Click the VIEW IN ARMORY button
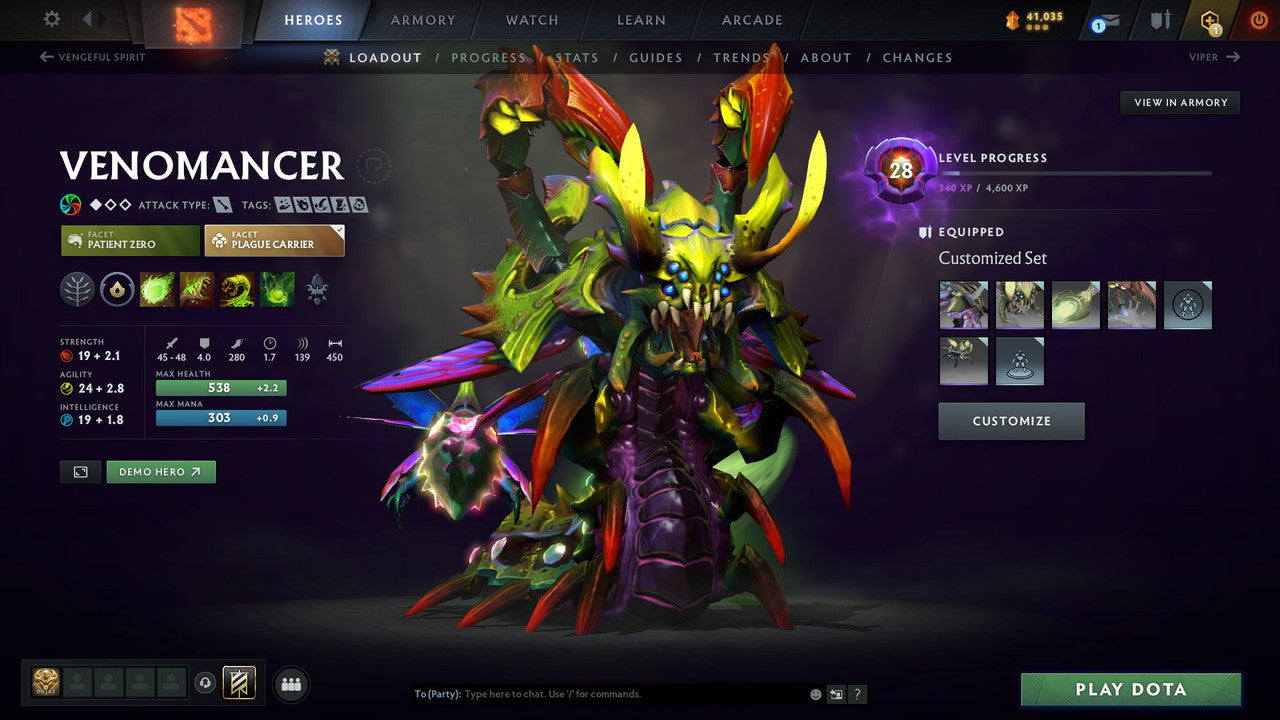The image size is (1280, 720). click(x=1180, y=102)
